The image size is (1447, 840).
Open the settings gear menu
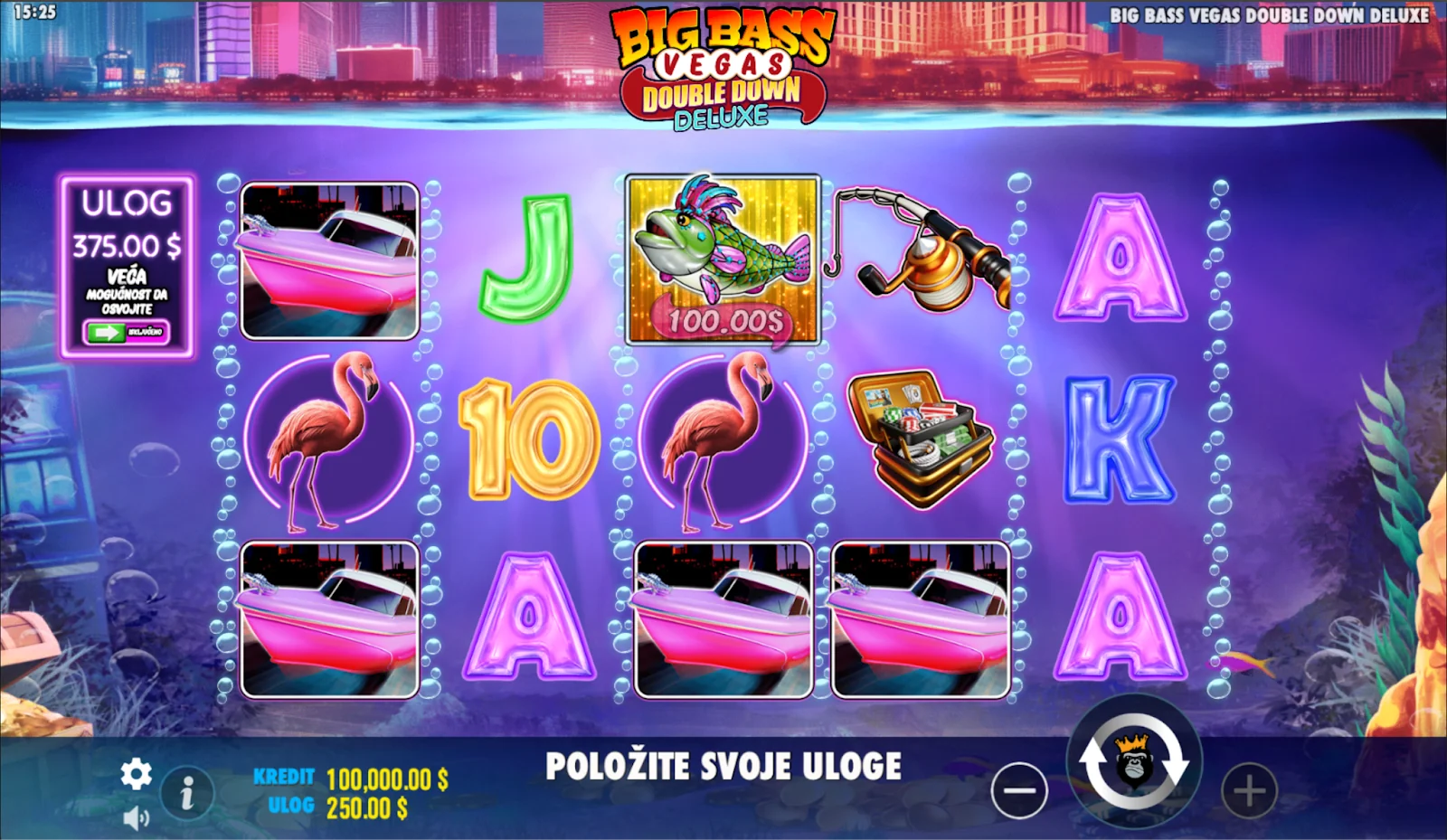[137, 774]
